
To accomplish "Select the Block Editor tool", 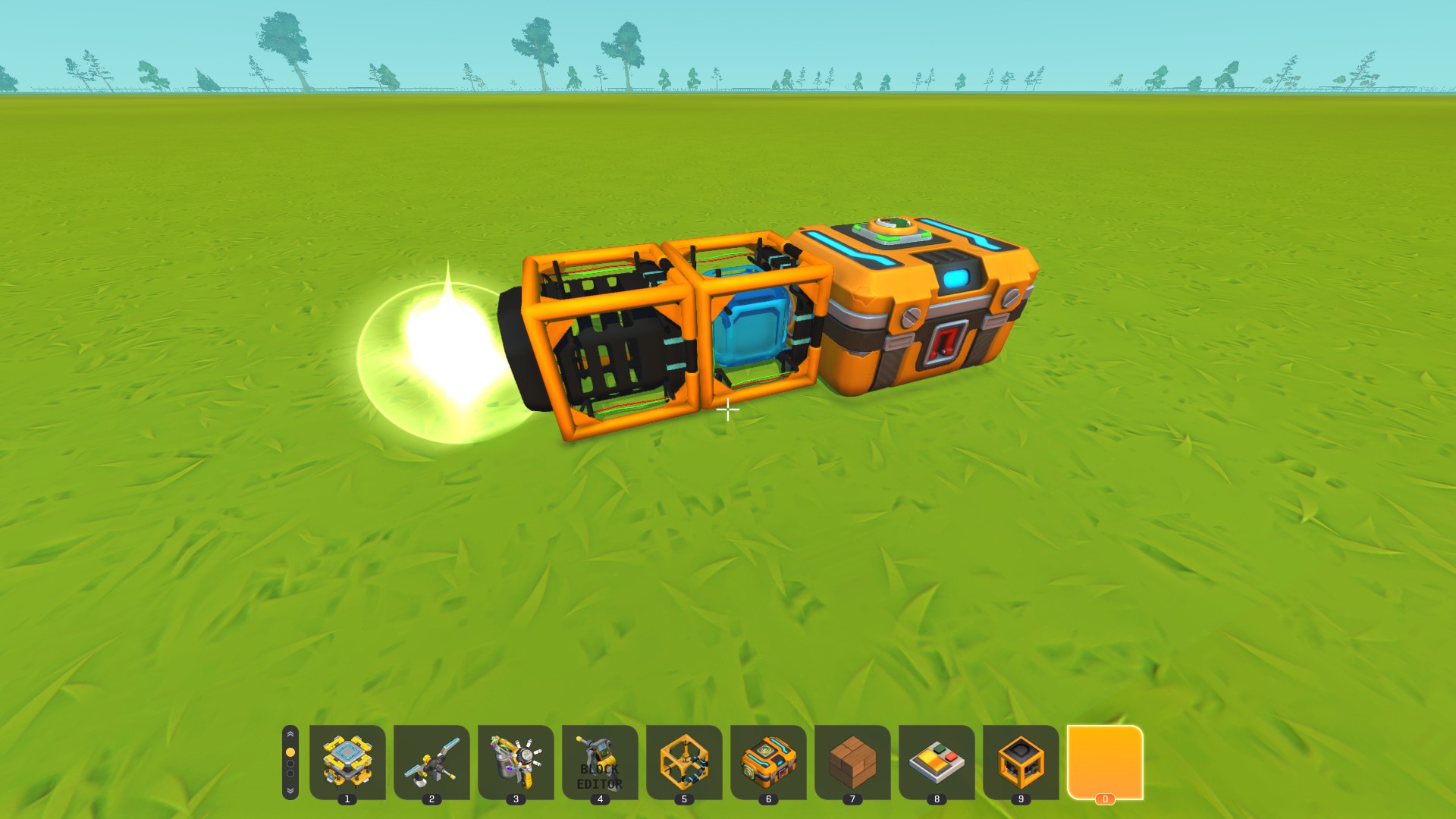I will coord(600,761).
